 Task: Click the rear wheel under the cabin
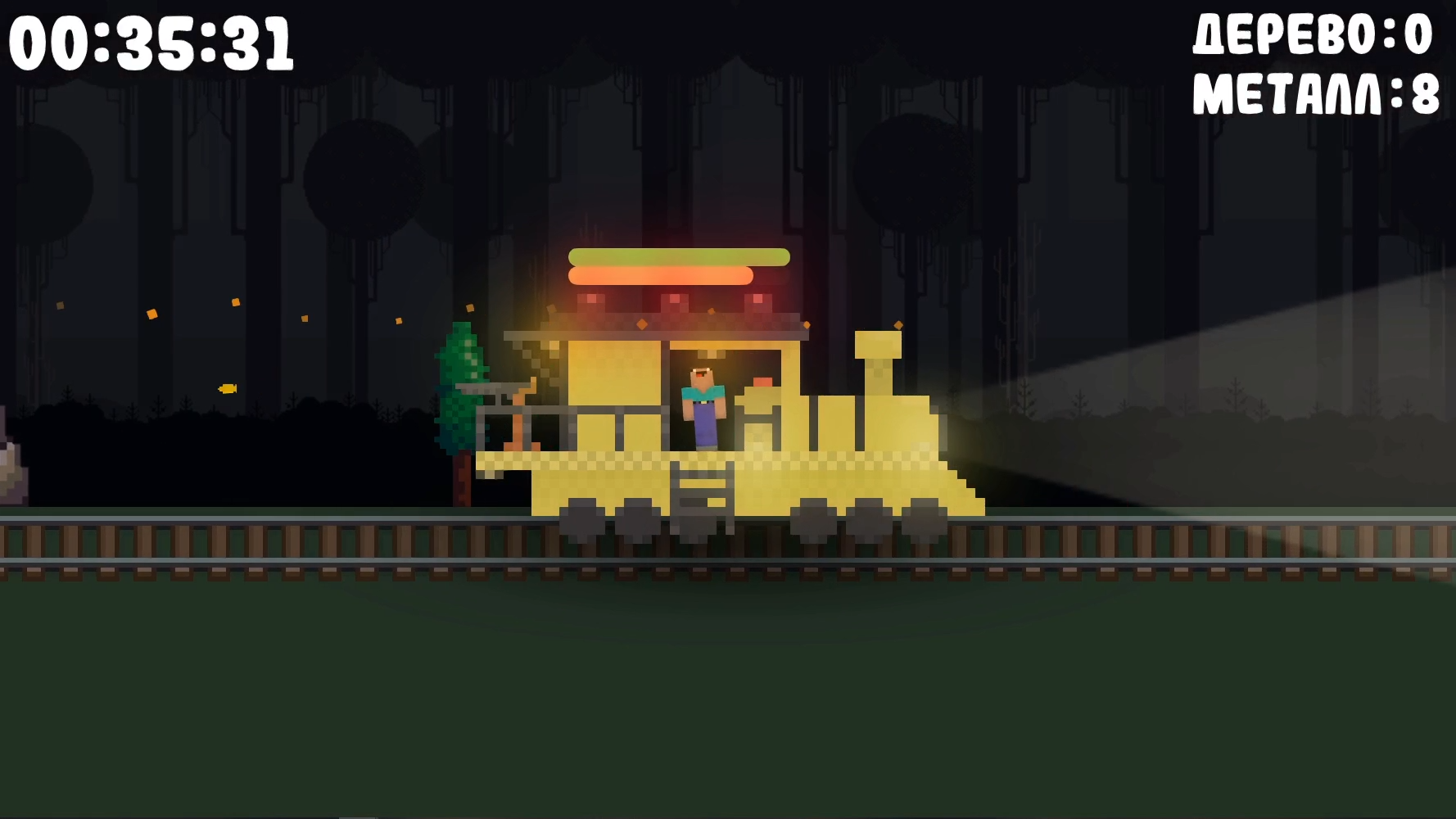(x=583, y=521)
